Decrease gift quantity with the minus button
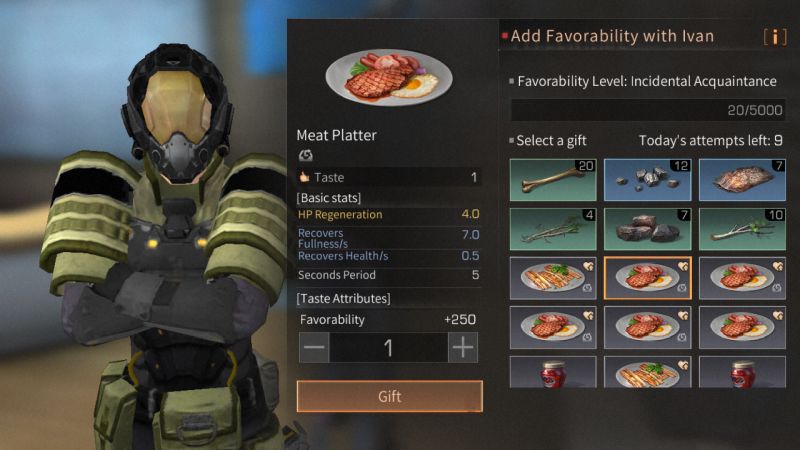 314,348
